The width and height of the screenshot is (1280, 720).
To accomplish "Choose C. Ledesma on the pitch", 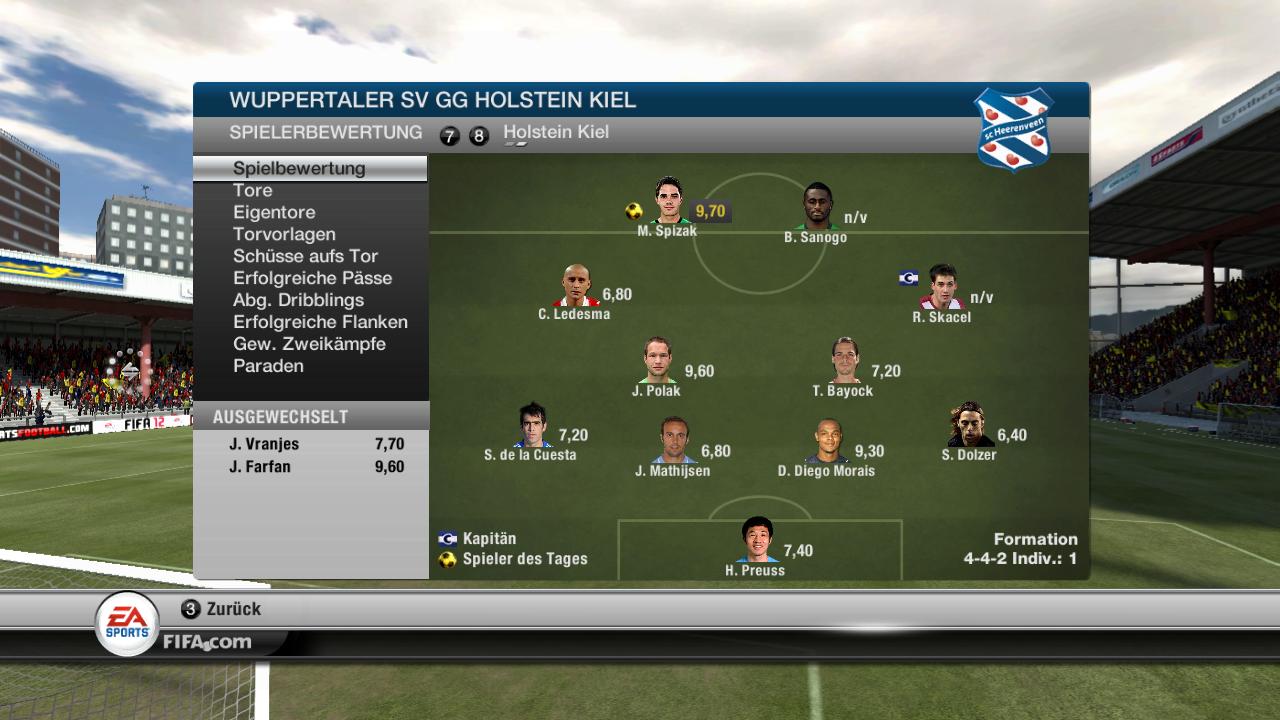I will (575, 286).
